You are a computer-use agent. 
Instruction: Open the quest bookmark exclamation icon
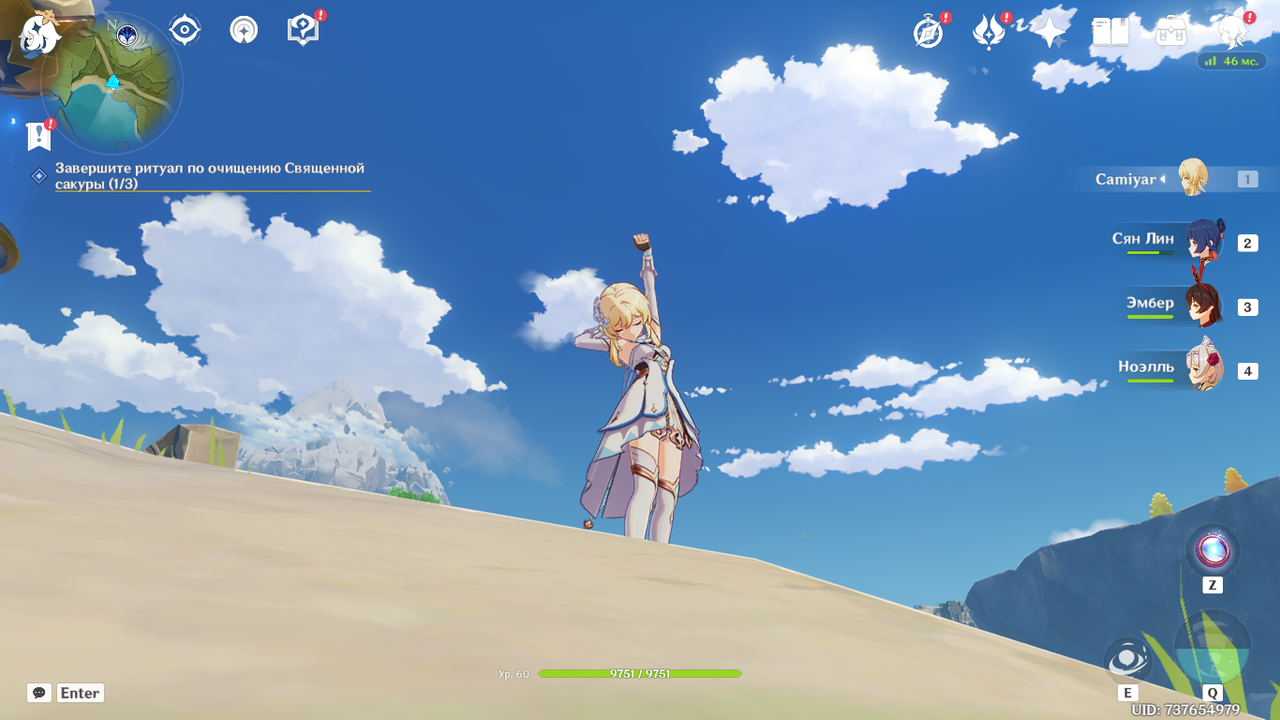39,136
